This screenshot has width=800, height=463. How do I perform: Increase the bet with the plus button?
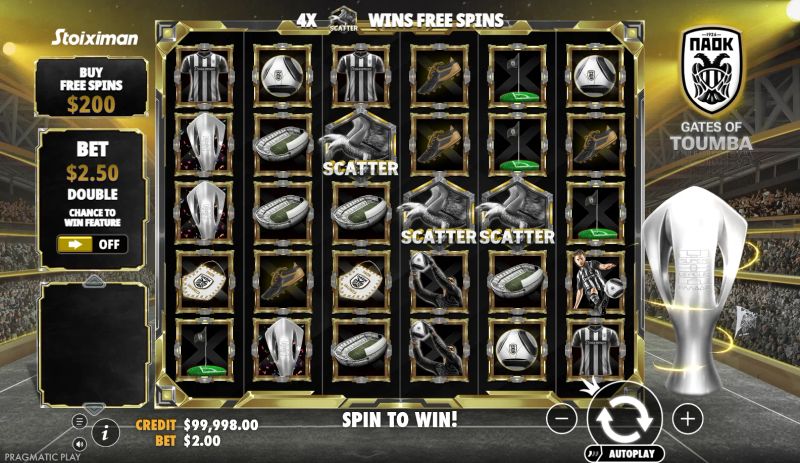coord(687,419)
